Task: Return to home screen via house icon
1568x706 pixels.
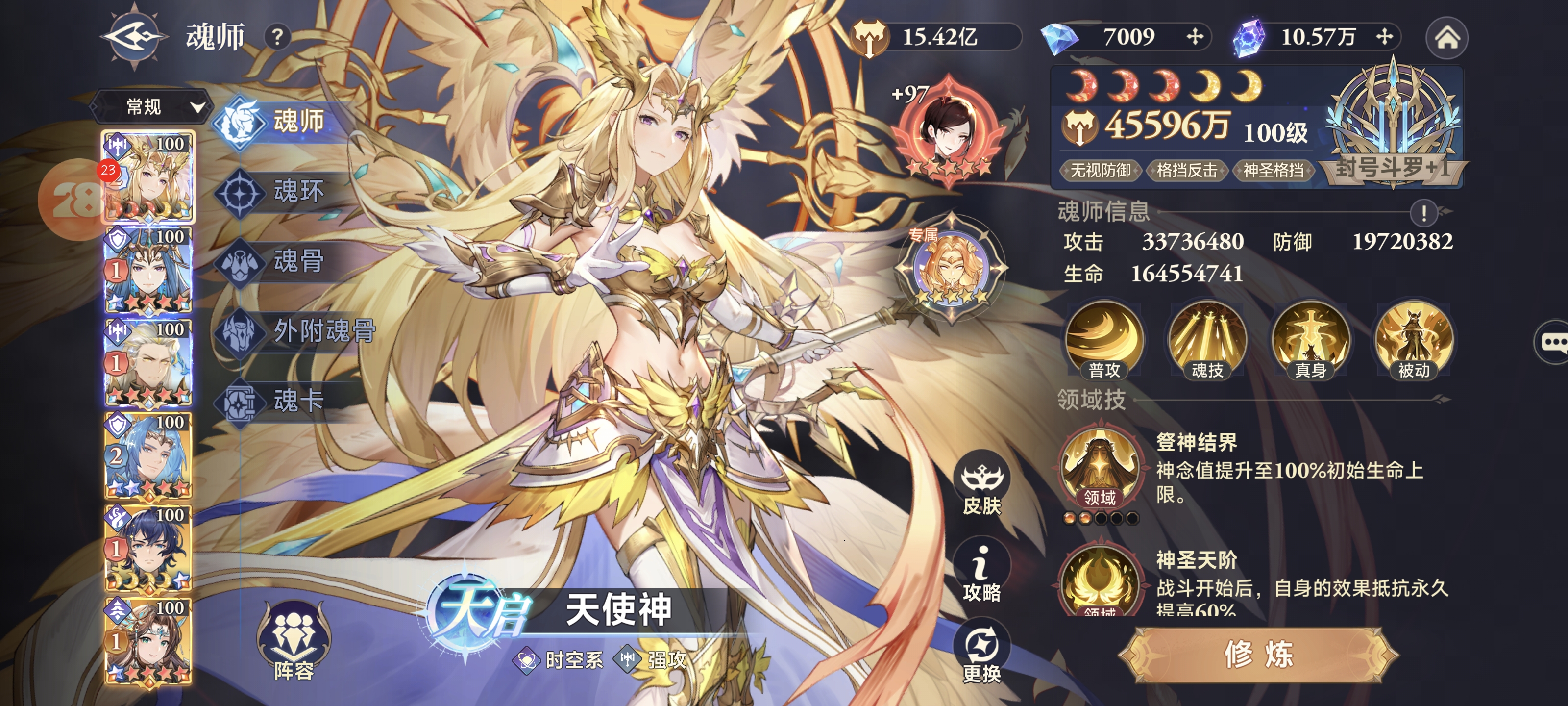Action: click(x=1447, y=38)
